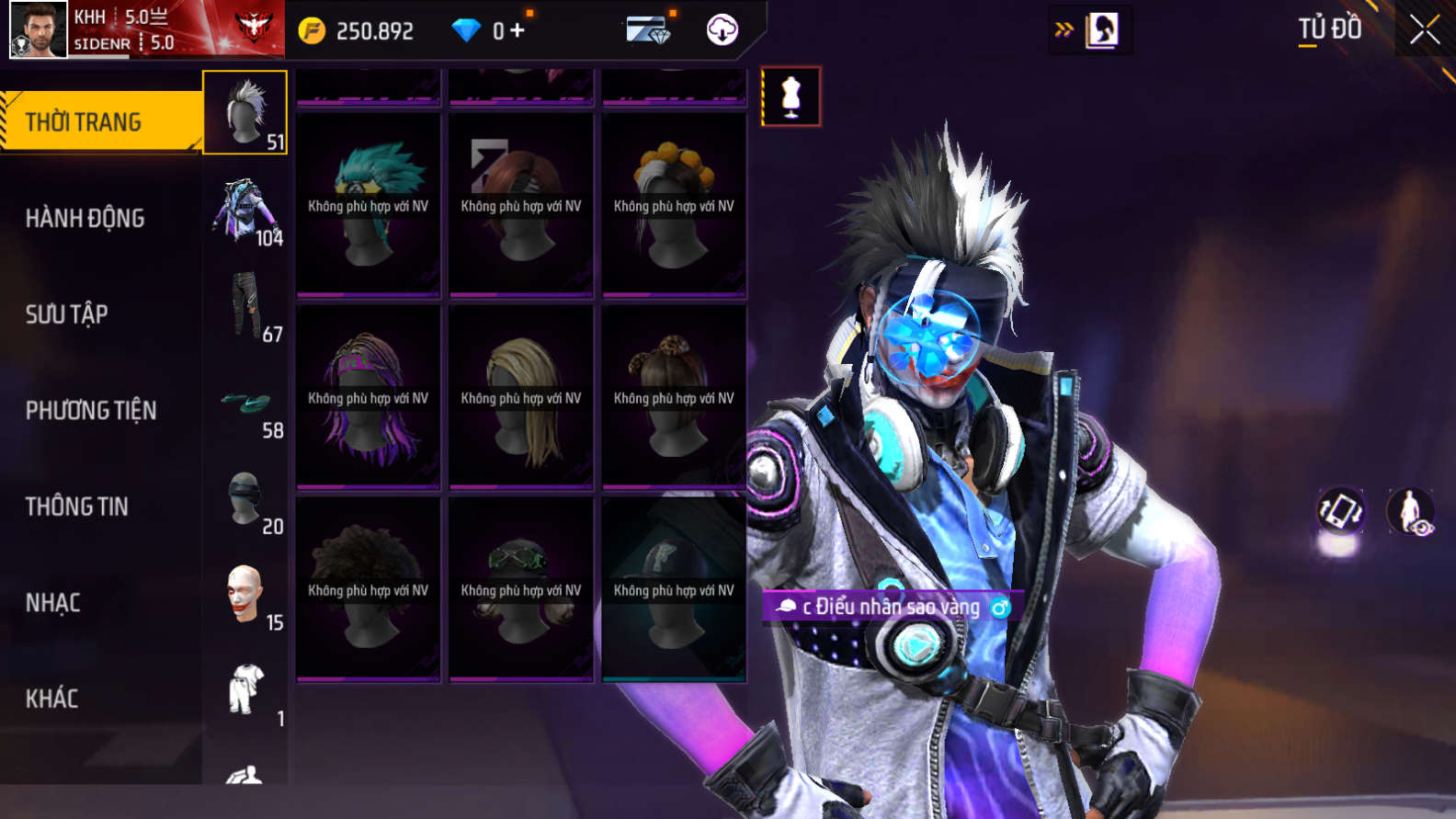The width and height of the screenshot is (1456, 819).
Task: Select the Nhạc music section
Action: click(x=53, y=603)
